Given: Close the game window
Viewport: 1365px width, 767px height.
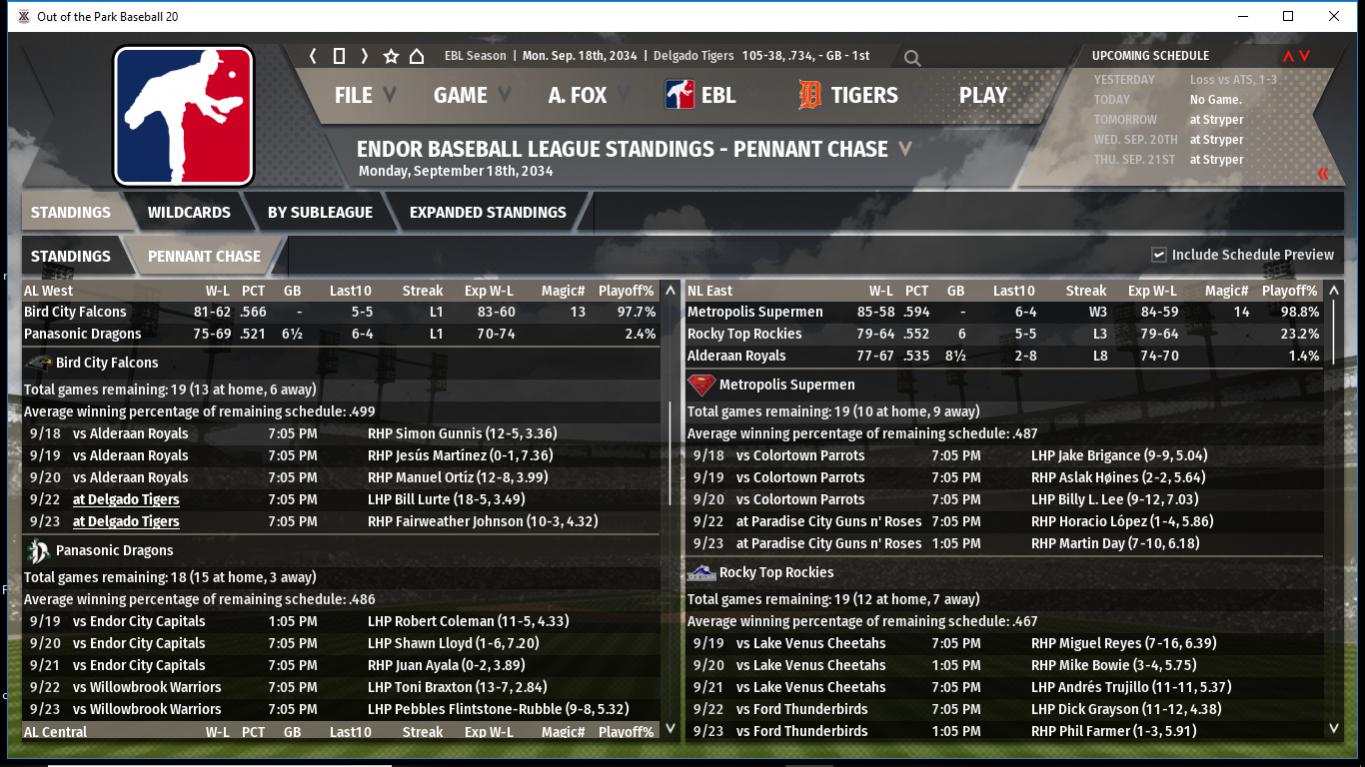Looking at the screenshot, I should (x=1333, y=16).
